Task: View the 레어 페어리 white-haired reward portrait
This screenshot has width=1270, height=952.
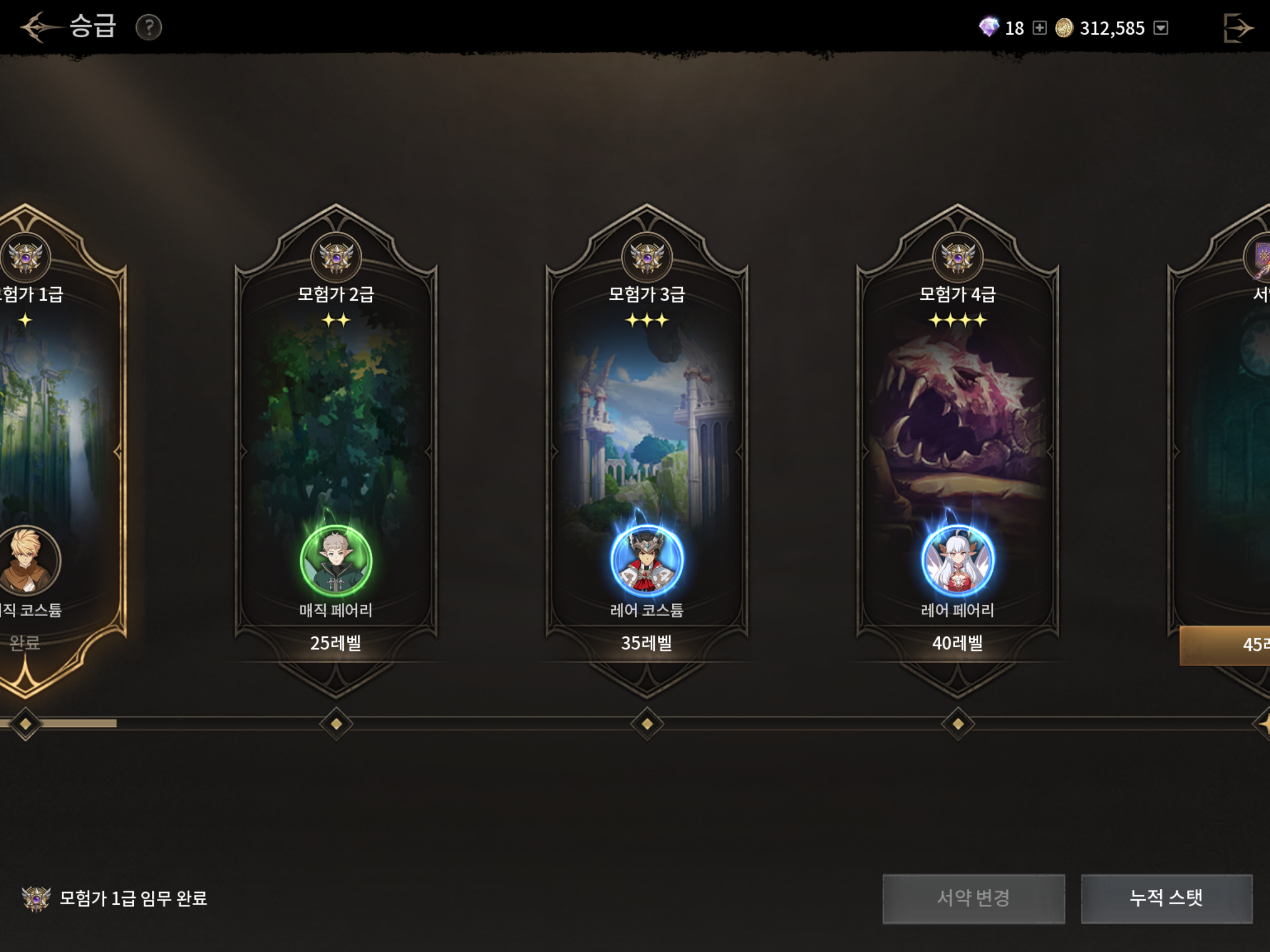Action: point(957,561)
